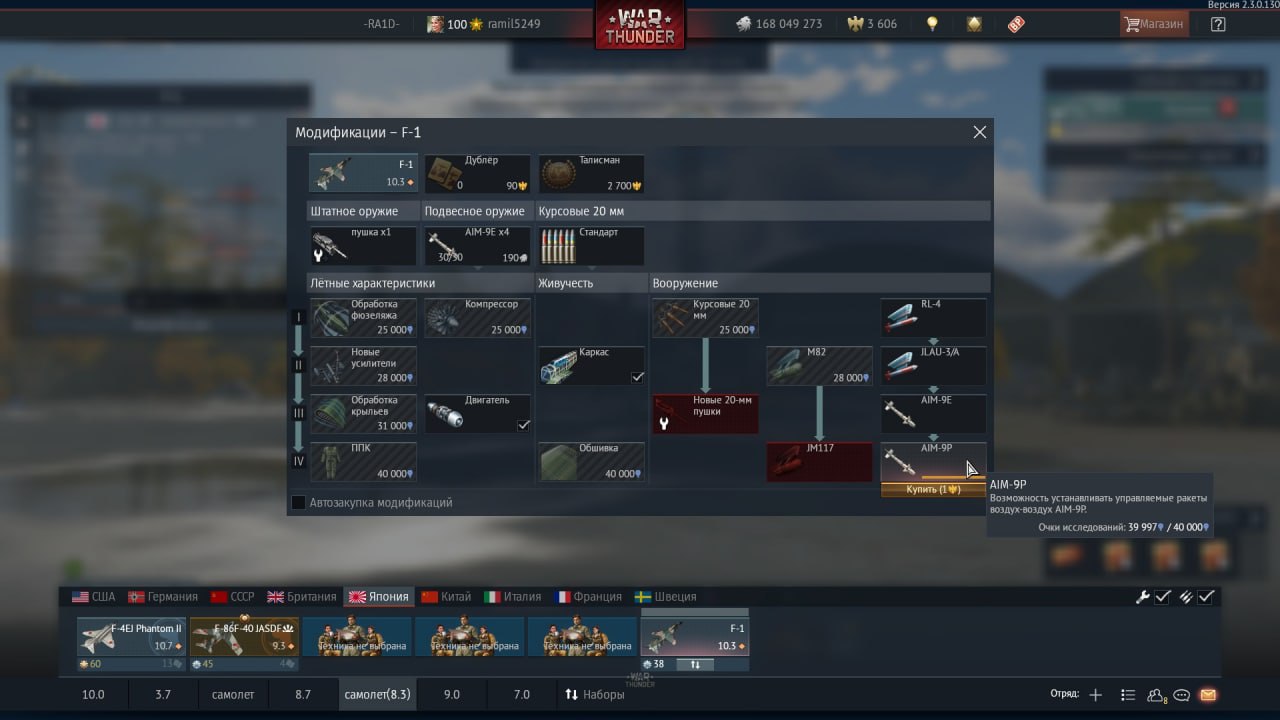Switch to the СССР nation tab
The width and height of the screenshot is (1280, 720).
click(233, 597)
